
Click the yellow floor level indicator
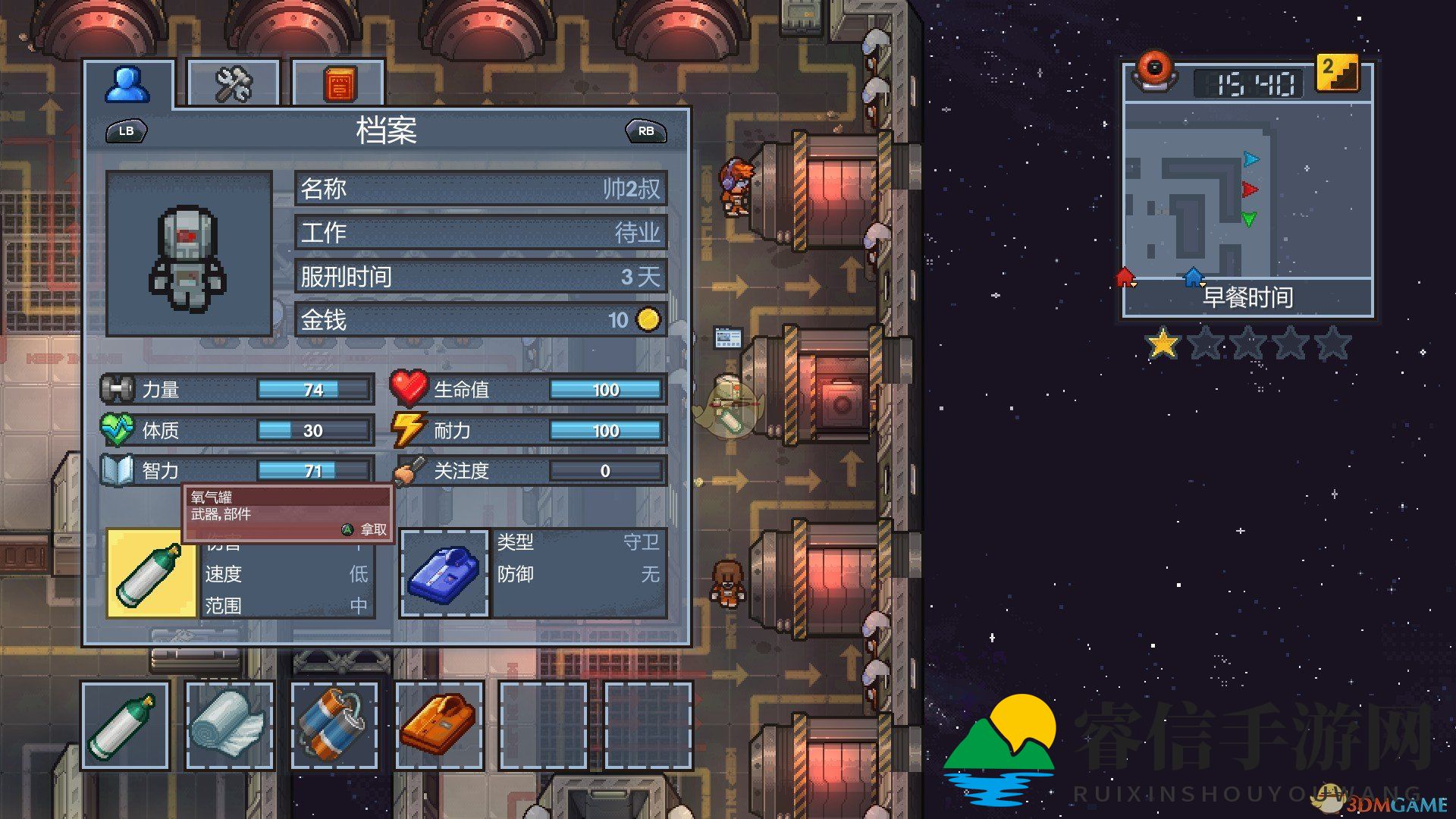[x=1336, y=74]
